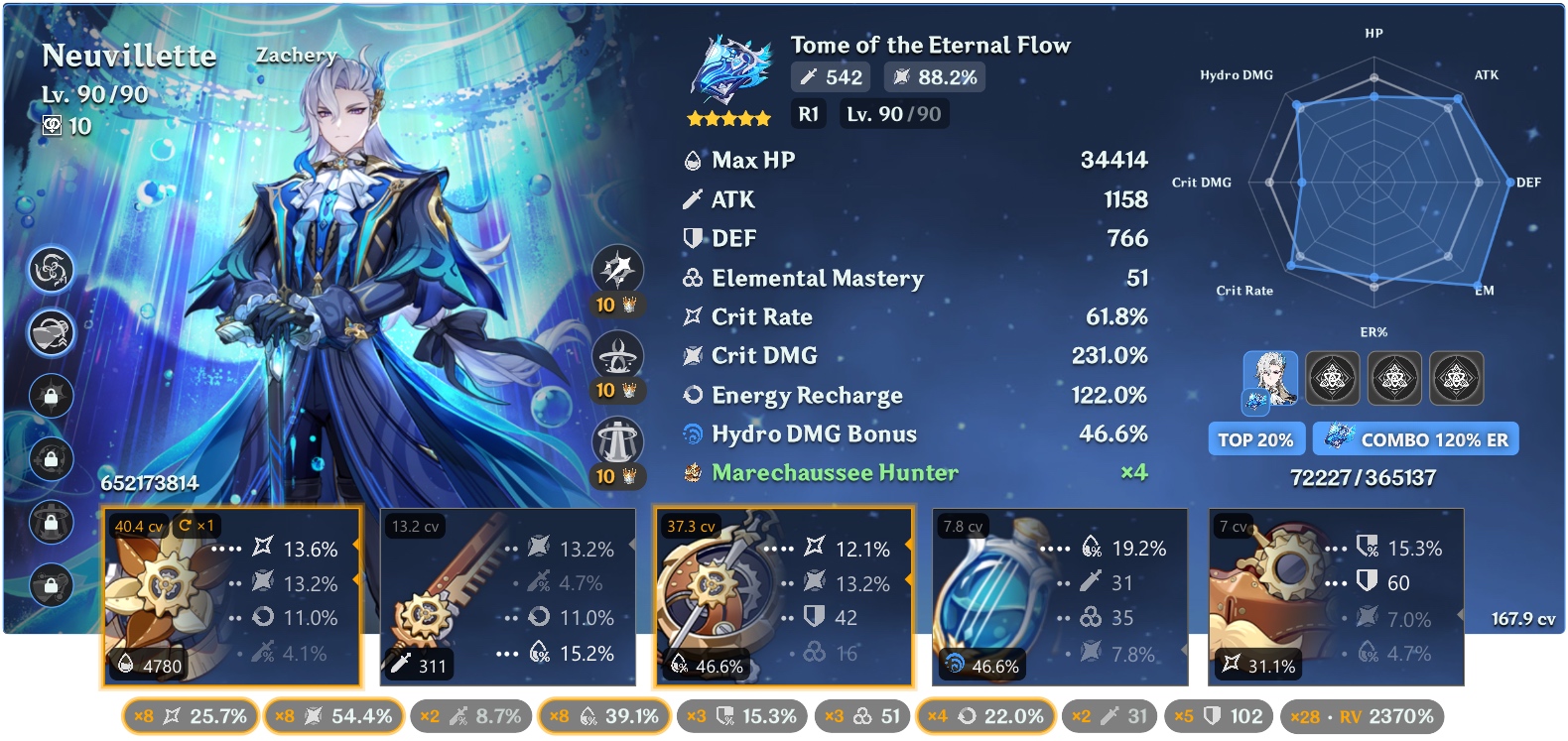Choose the feather artifact with 311 ATK
The image size is (1568, 741).
coord(507,597)
